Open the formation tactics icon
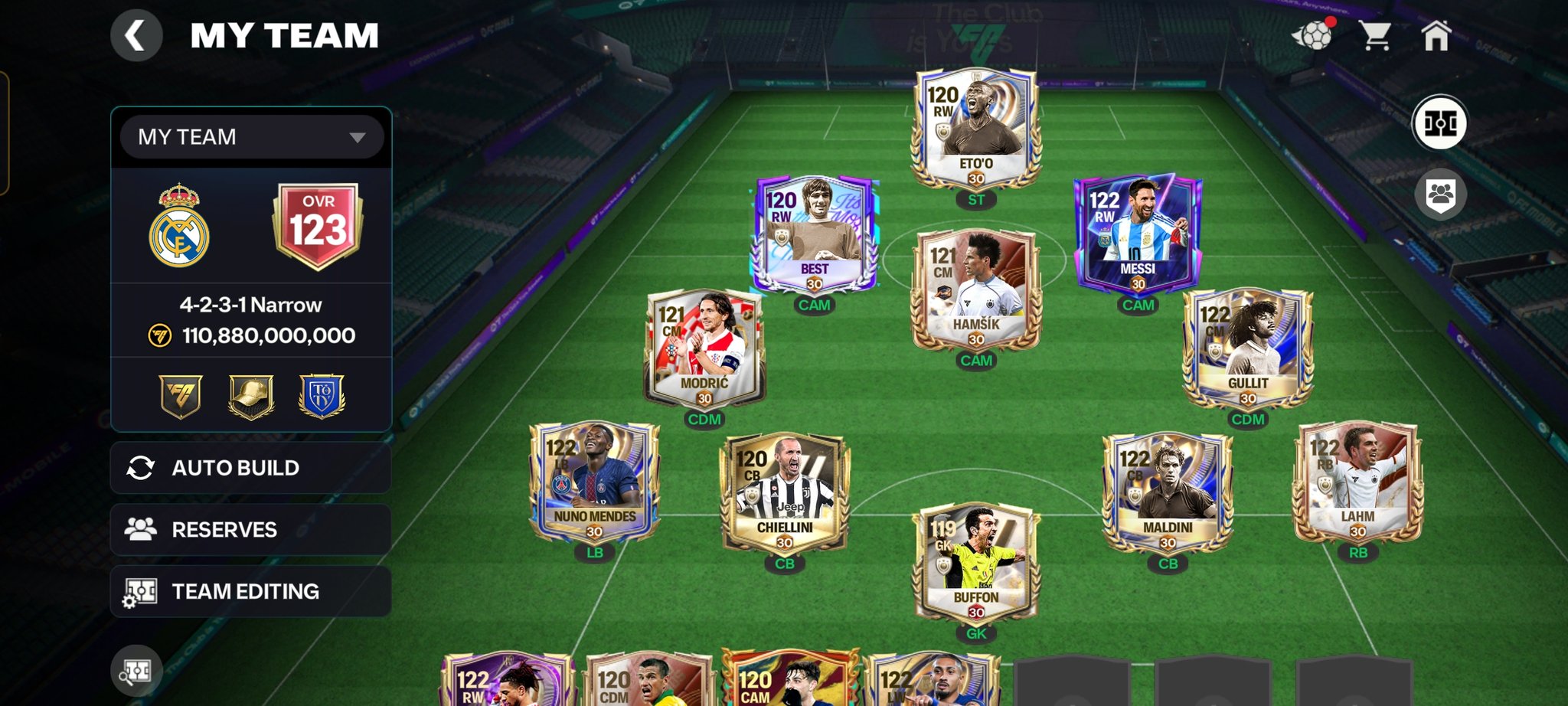Image resolution: width=1568 pixels, height=706 pixels. pyautogui.click(x=1439, y=123)
